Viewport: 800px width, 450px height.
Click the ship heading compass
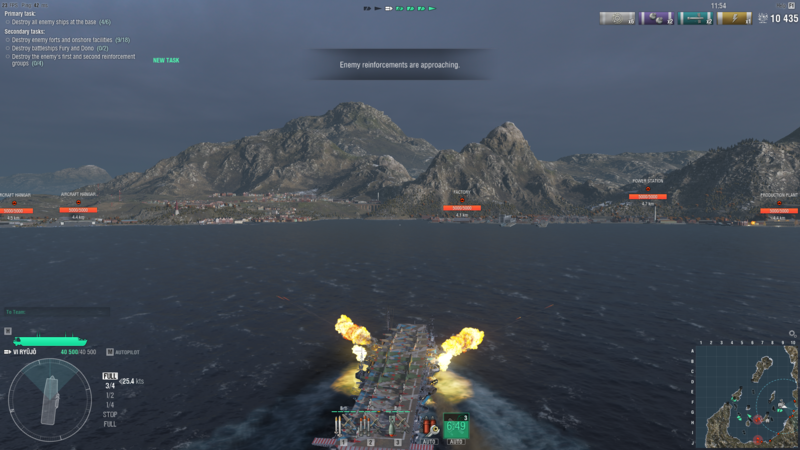50,399
